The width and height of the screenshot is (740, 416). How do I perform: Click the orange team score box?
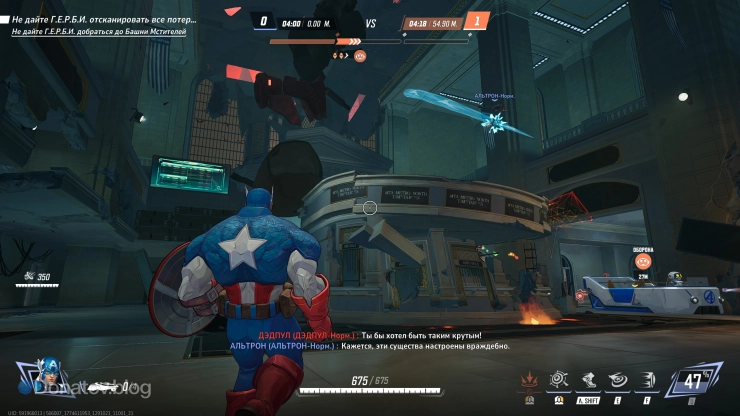[x=477, y=21]
